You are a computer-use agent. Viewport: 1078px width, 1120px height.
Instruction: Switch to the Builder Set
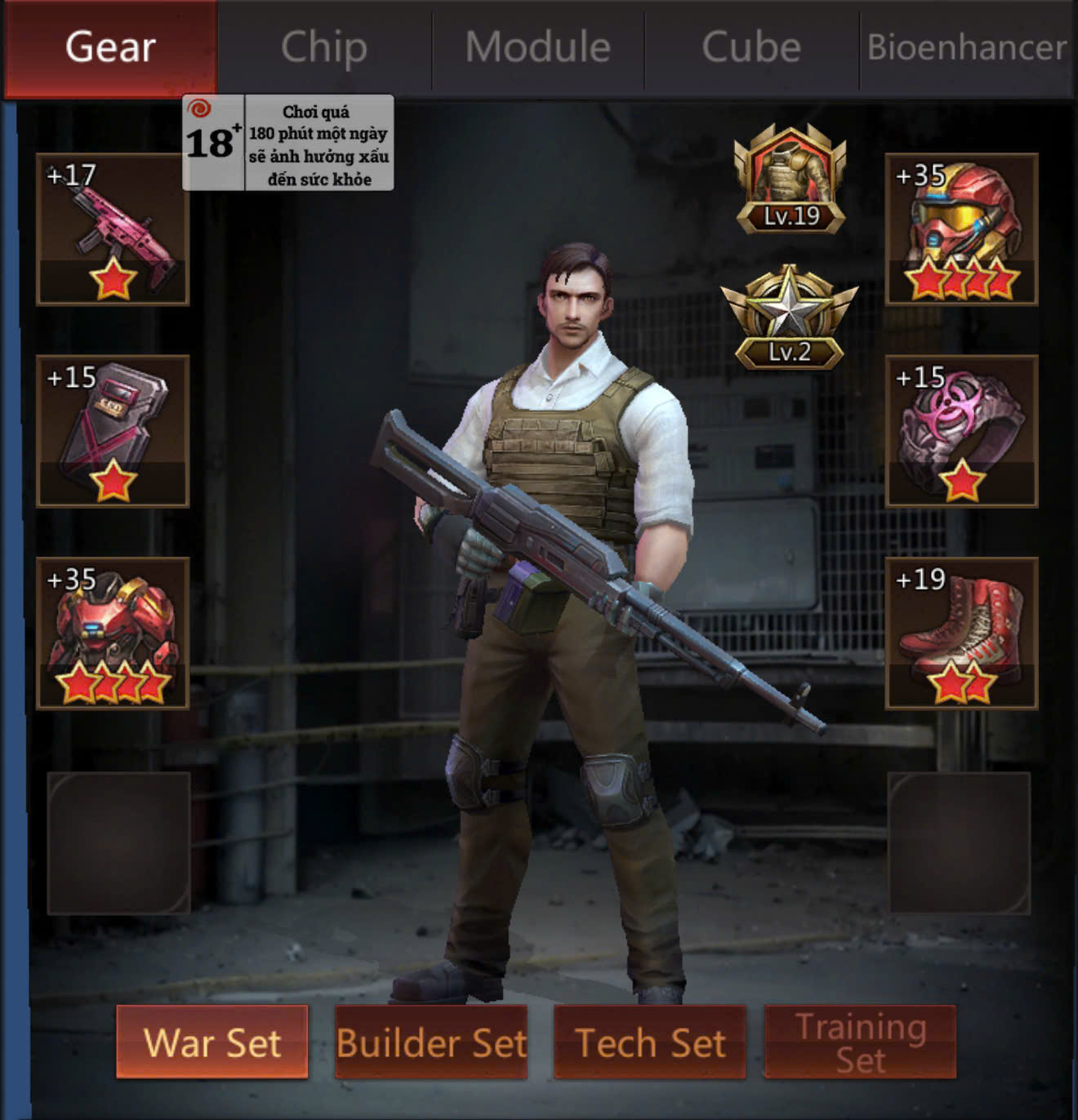(x=431, y=1042)
